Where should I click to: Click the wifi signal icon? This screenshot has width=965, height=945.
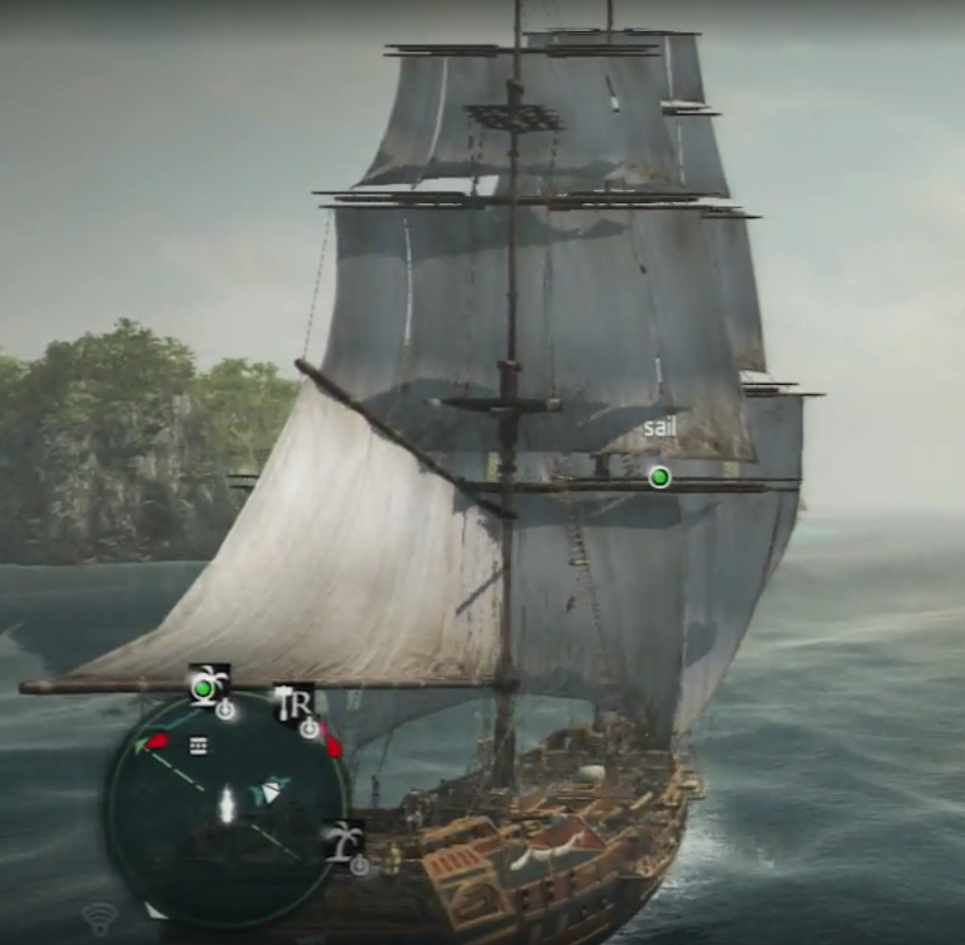pos(99,916)
